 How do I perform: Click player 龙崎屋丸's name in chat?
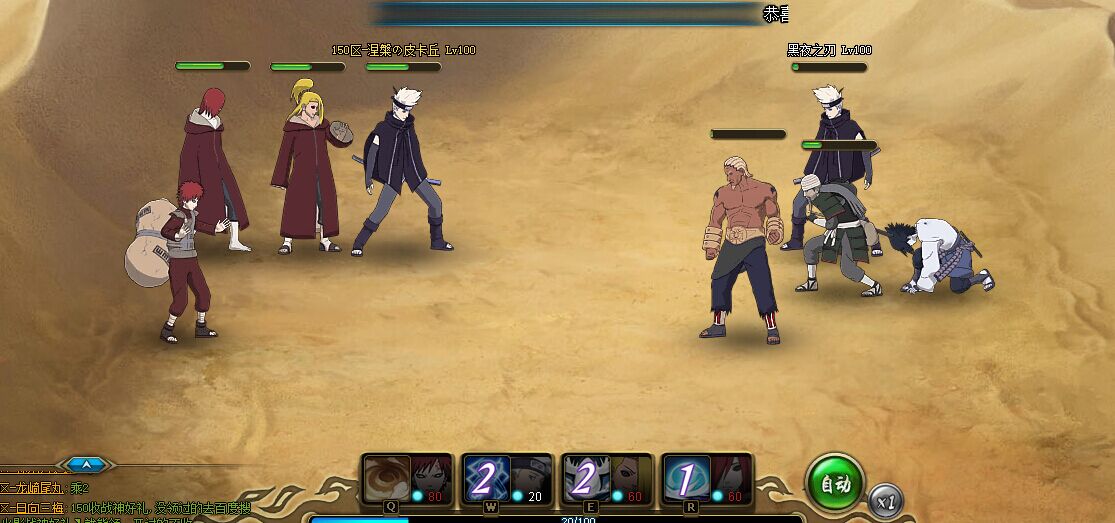point(40,489)
